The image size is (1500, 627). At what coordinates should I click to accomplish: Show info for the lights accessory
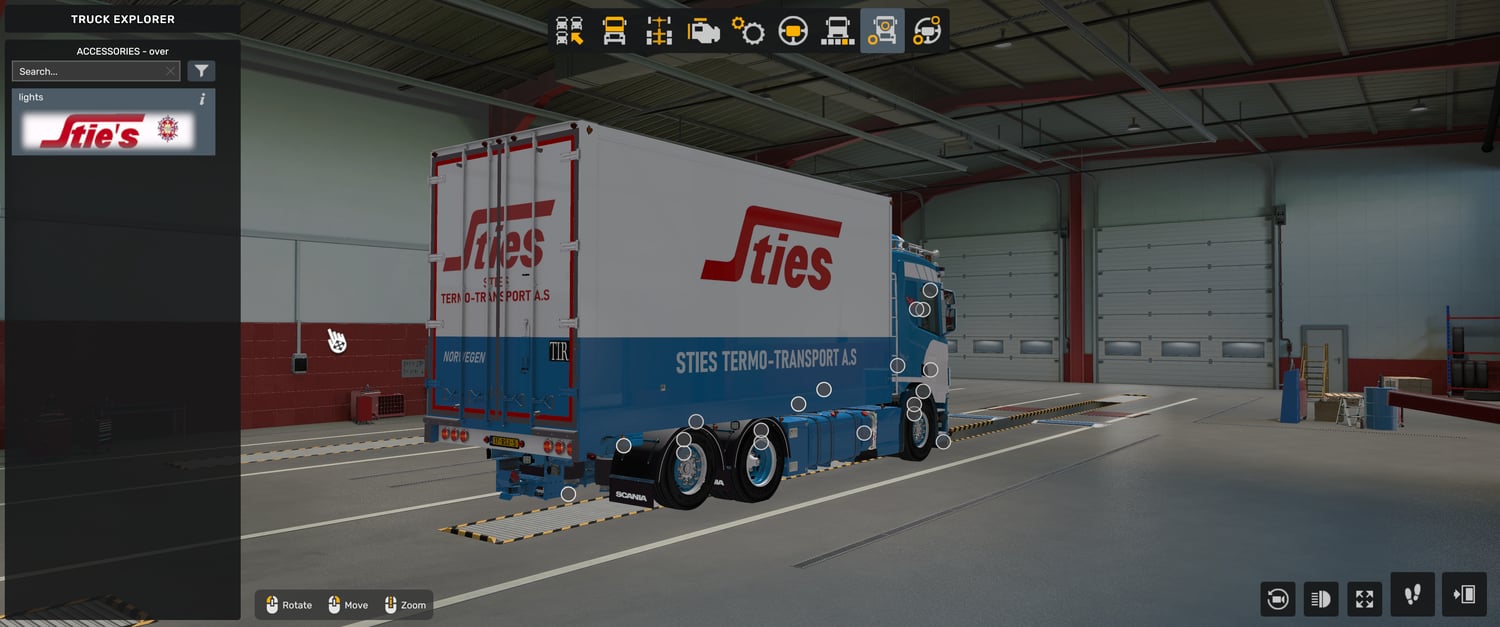pos(202,98)
